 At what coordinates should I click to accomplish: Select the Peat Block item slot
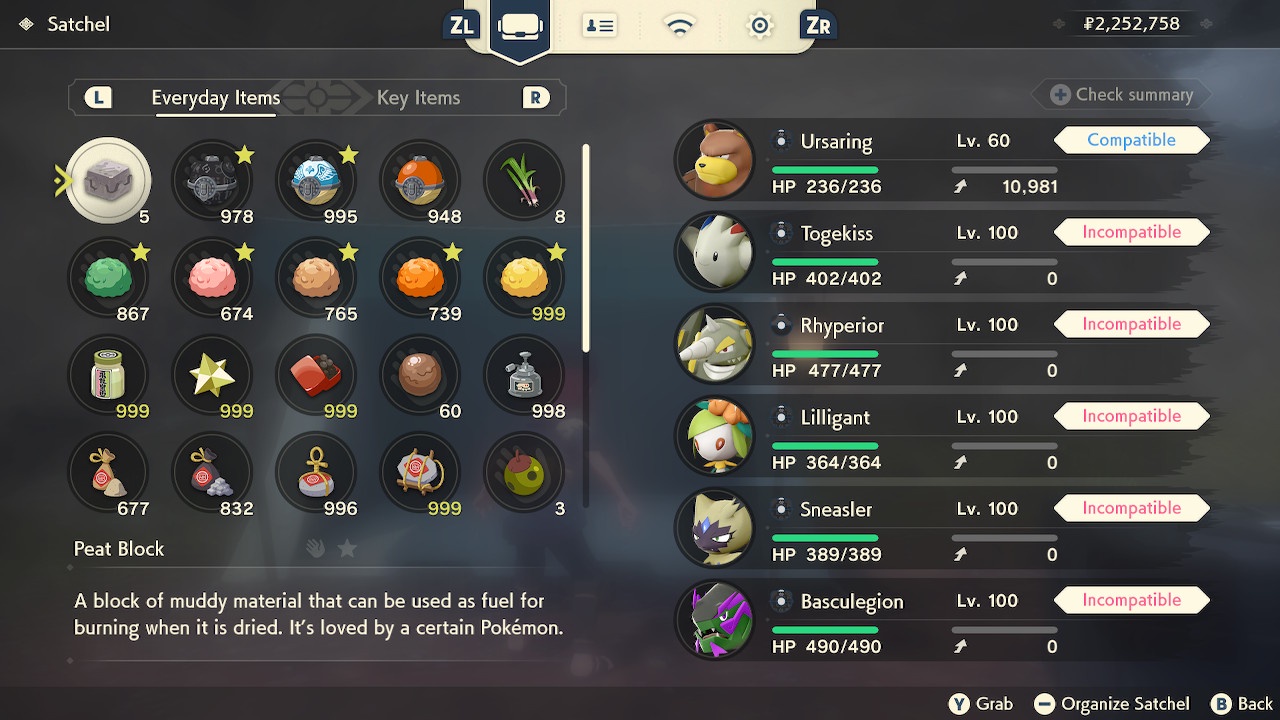click(108, 181)
